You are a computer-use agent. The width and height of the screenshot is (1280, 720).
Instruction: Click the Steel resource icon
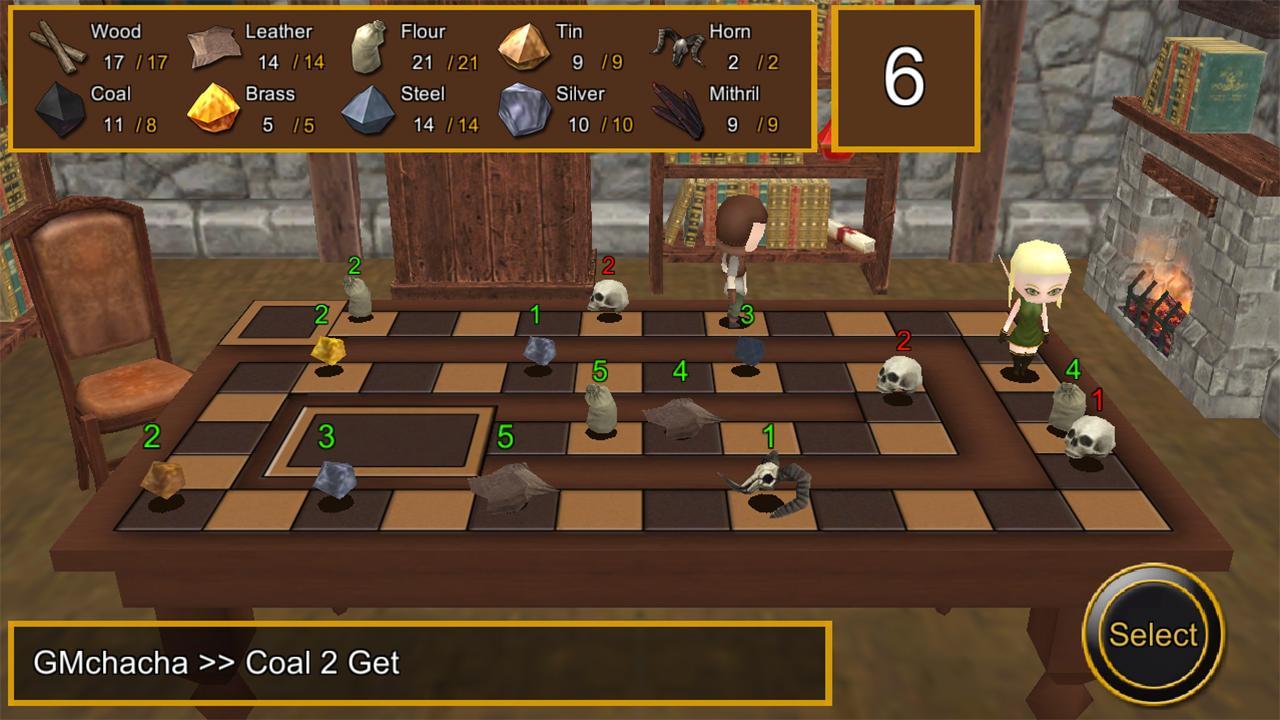click(368, 109)
